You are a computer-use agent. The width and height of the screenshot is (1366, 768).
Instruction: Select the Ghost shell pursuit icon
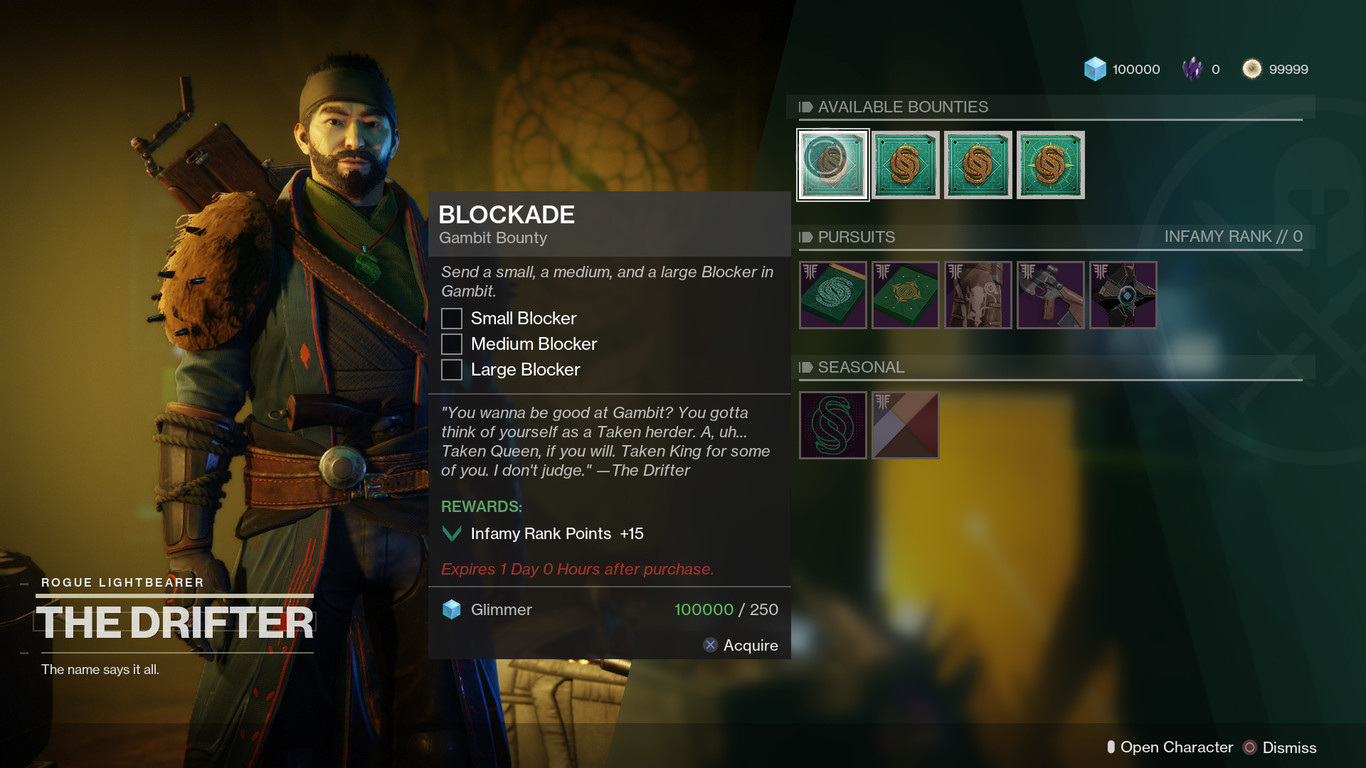[x=1123, y=295]
